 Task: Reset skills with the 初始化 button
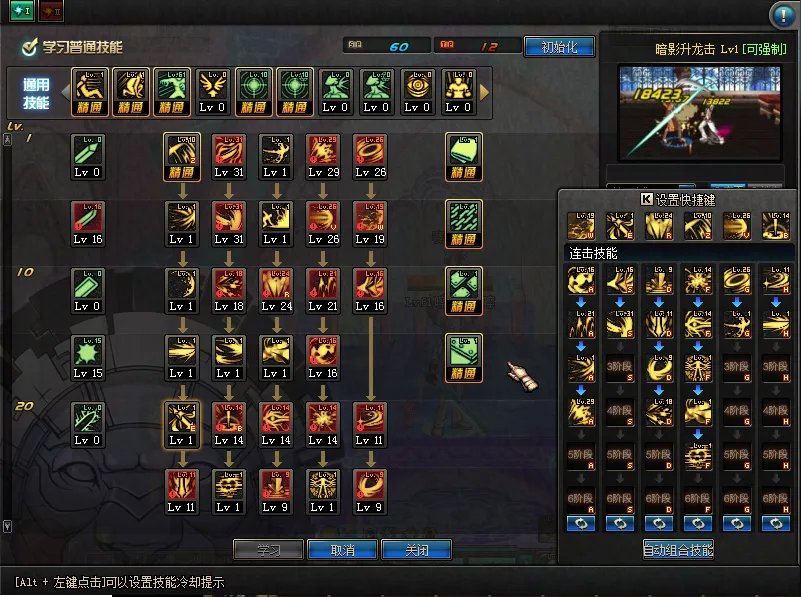[x=558, y=47]
